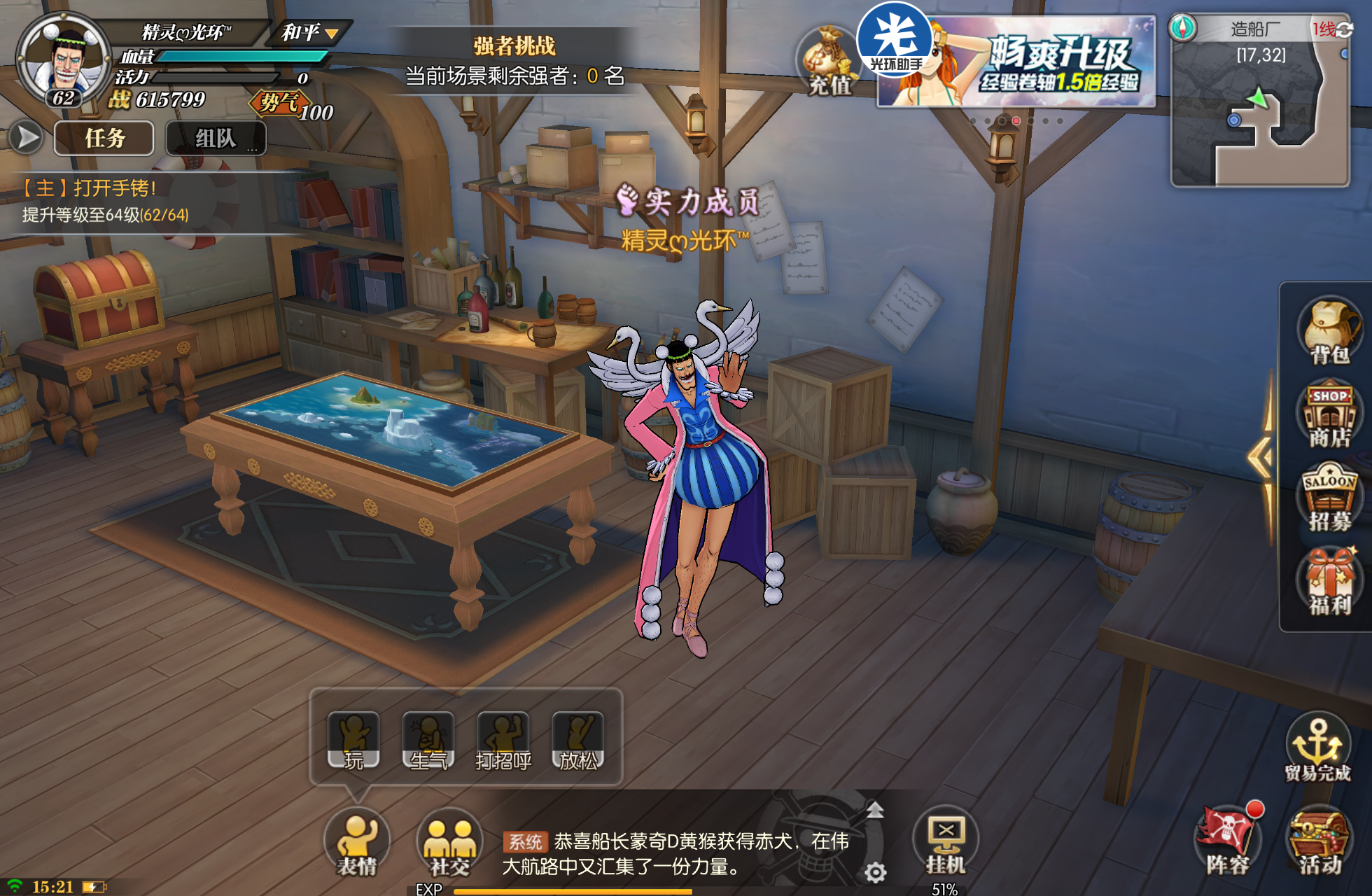Click the 贸易完成 anchor icon
This screenshot has height=896, width=1372.
(x=1317, y=746)
